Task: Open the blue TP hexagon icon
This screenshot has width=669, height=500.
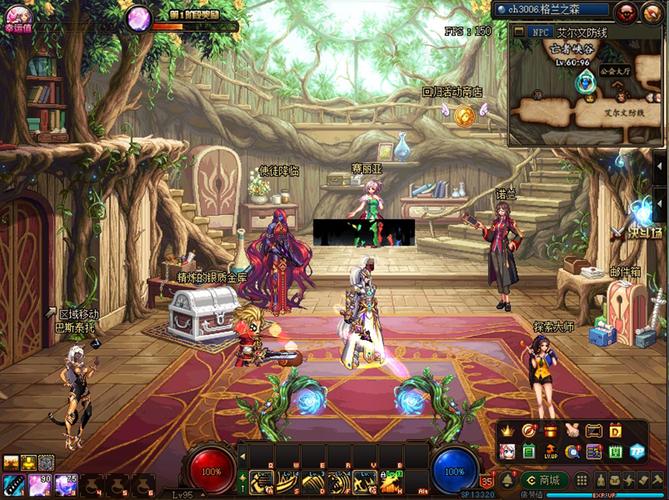Action: tap(637, 452)
